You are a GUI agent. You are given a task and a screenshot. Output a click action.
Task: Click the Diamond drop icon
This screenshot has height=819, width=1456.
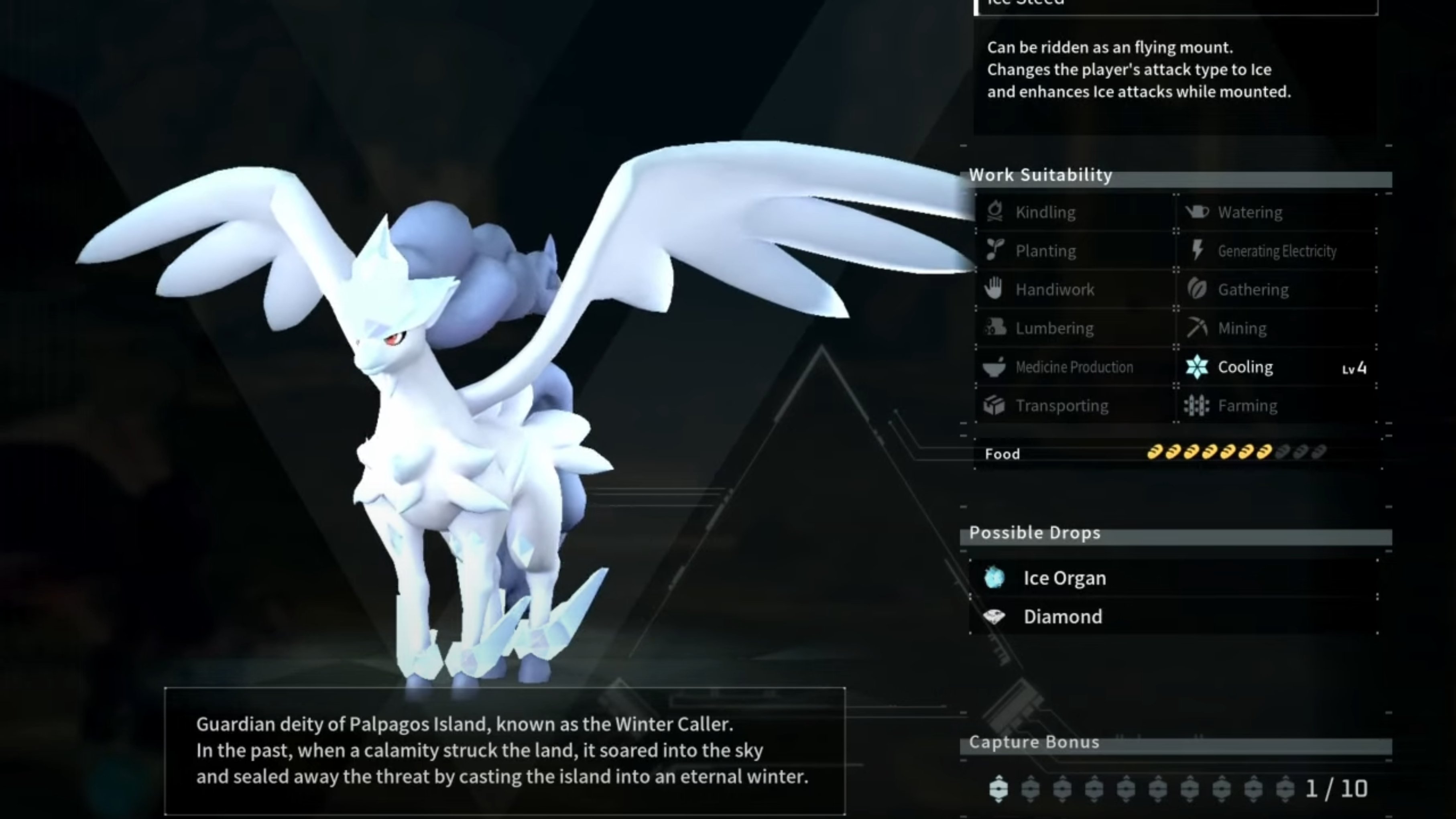pos(995,617)
